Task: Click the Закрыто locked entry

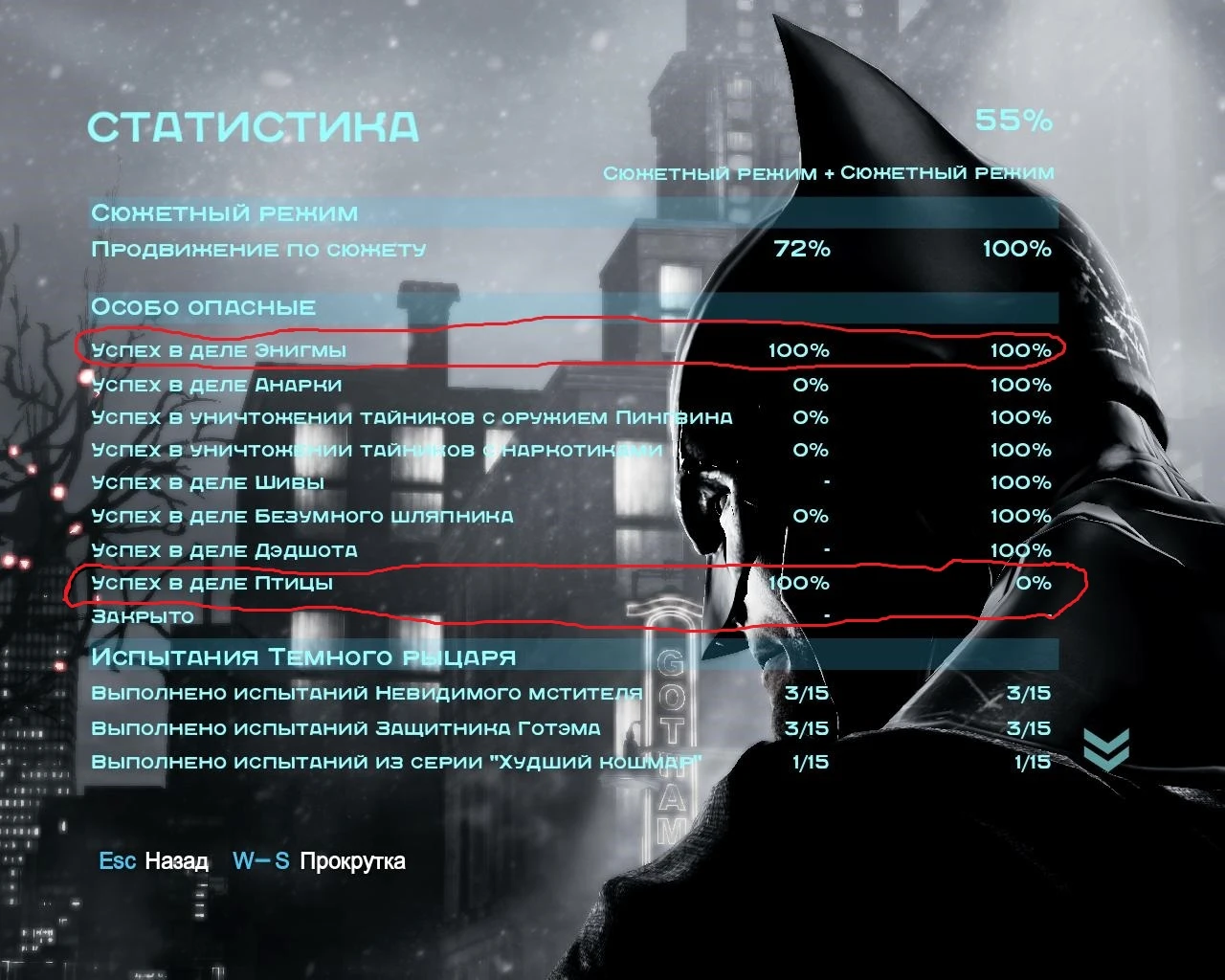Action: pyautogui.click(x=149, y=617)
